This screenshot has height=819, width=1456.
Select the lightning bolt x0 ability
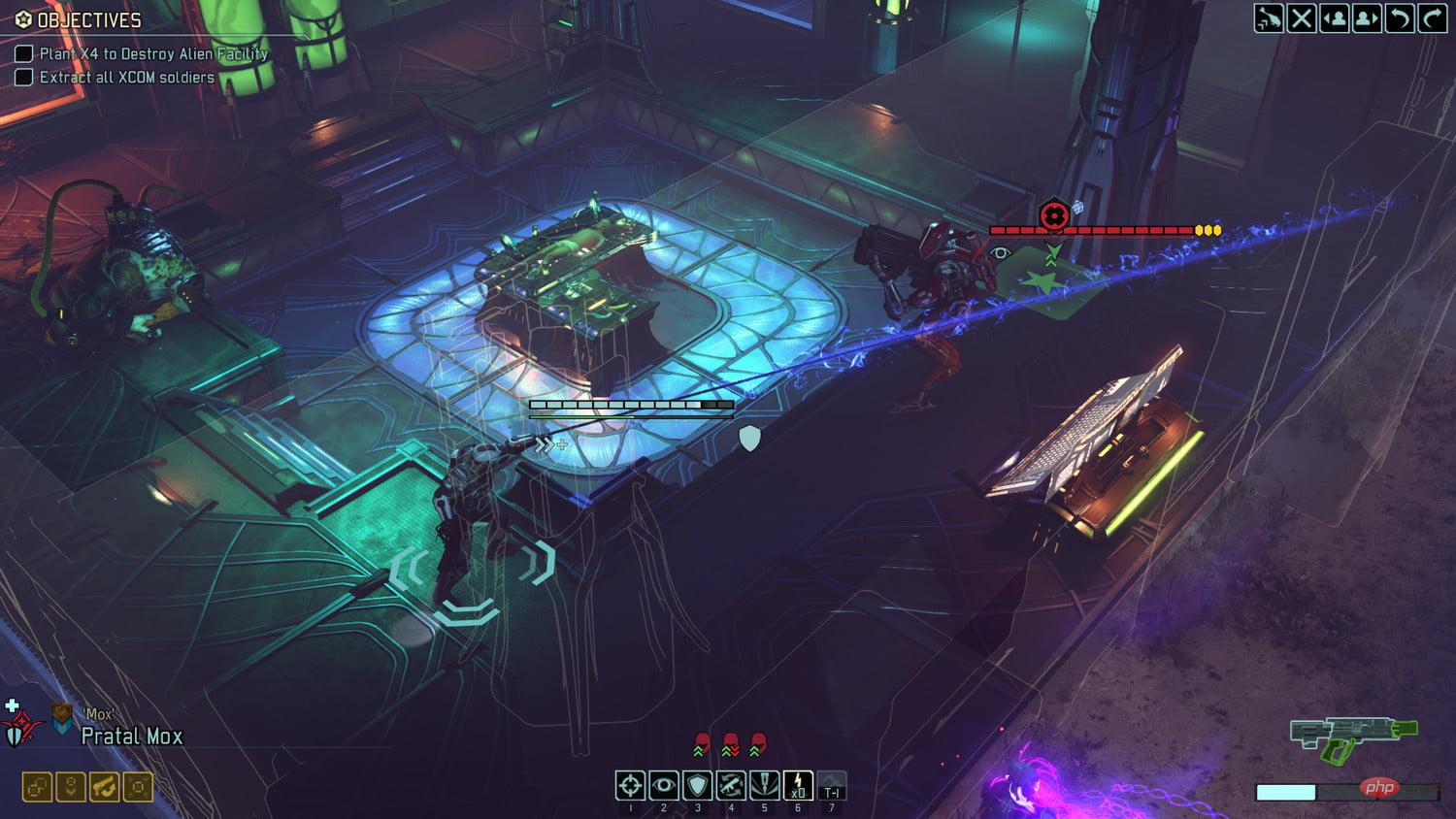coord(798,785)
